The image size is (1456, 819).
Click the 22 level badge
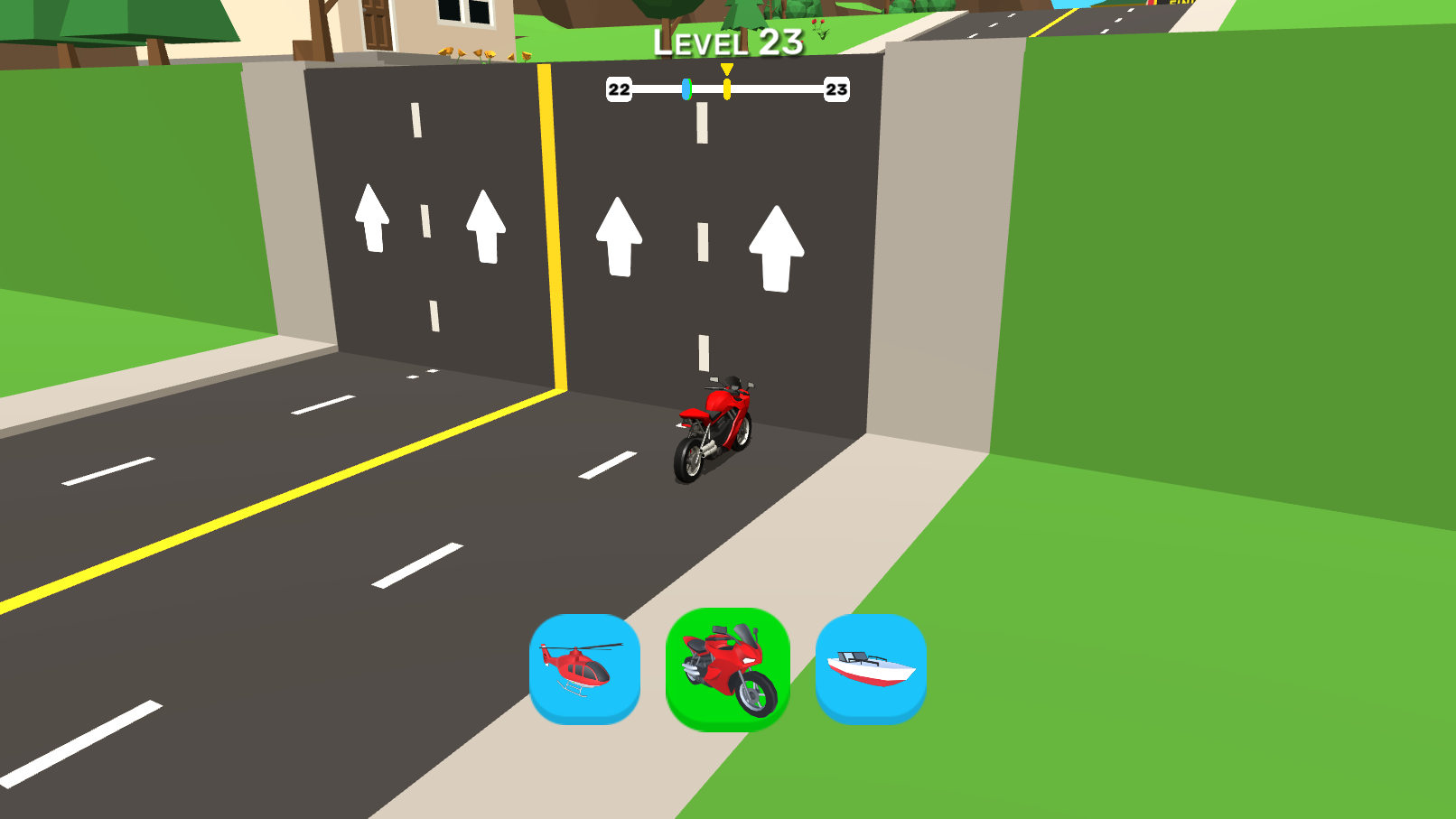(619, 89)
